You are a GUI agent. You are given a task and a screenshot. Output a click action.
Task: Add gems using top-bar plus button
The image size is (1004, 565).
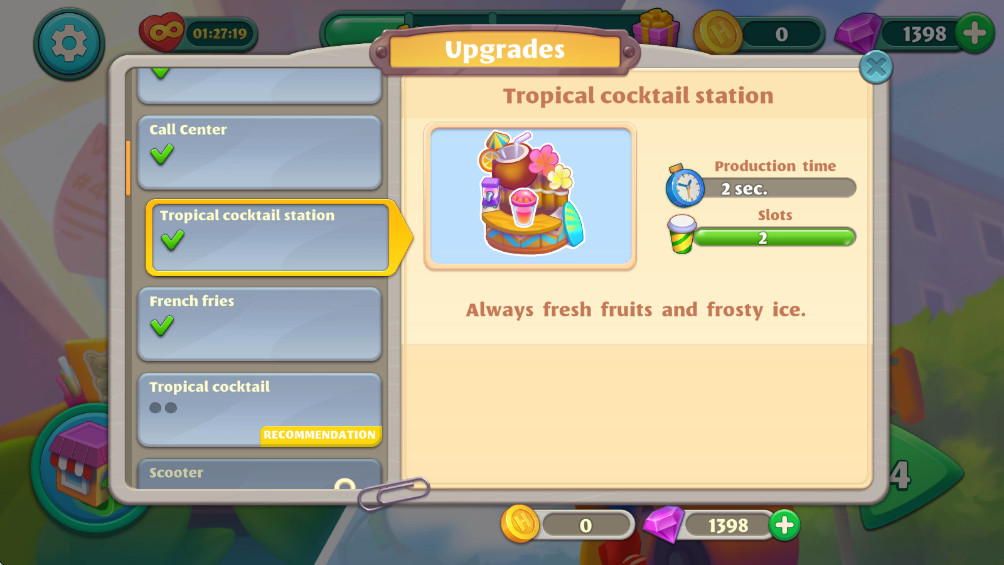(974, 34)
